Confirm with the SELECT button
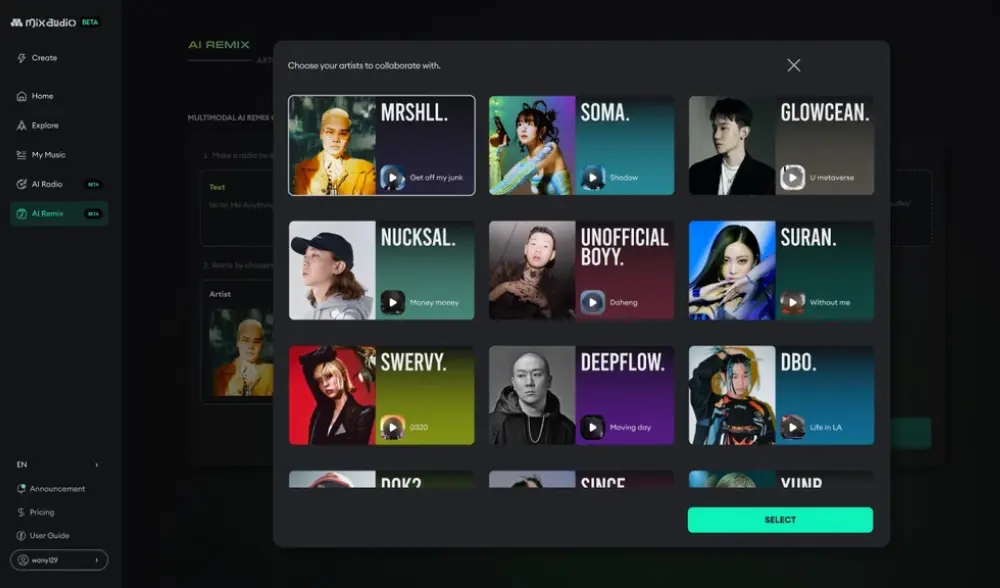The width and height of the screenshot is (1000, 588). pyautogui.click(x=780, y=520)
